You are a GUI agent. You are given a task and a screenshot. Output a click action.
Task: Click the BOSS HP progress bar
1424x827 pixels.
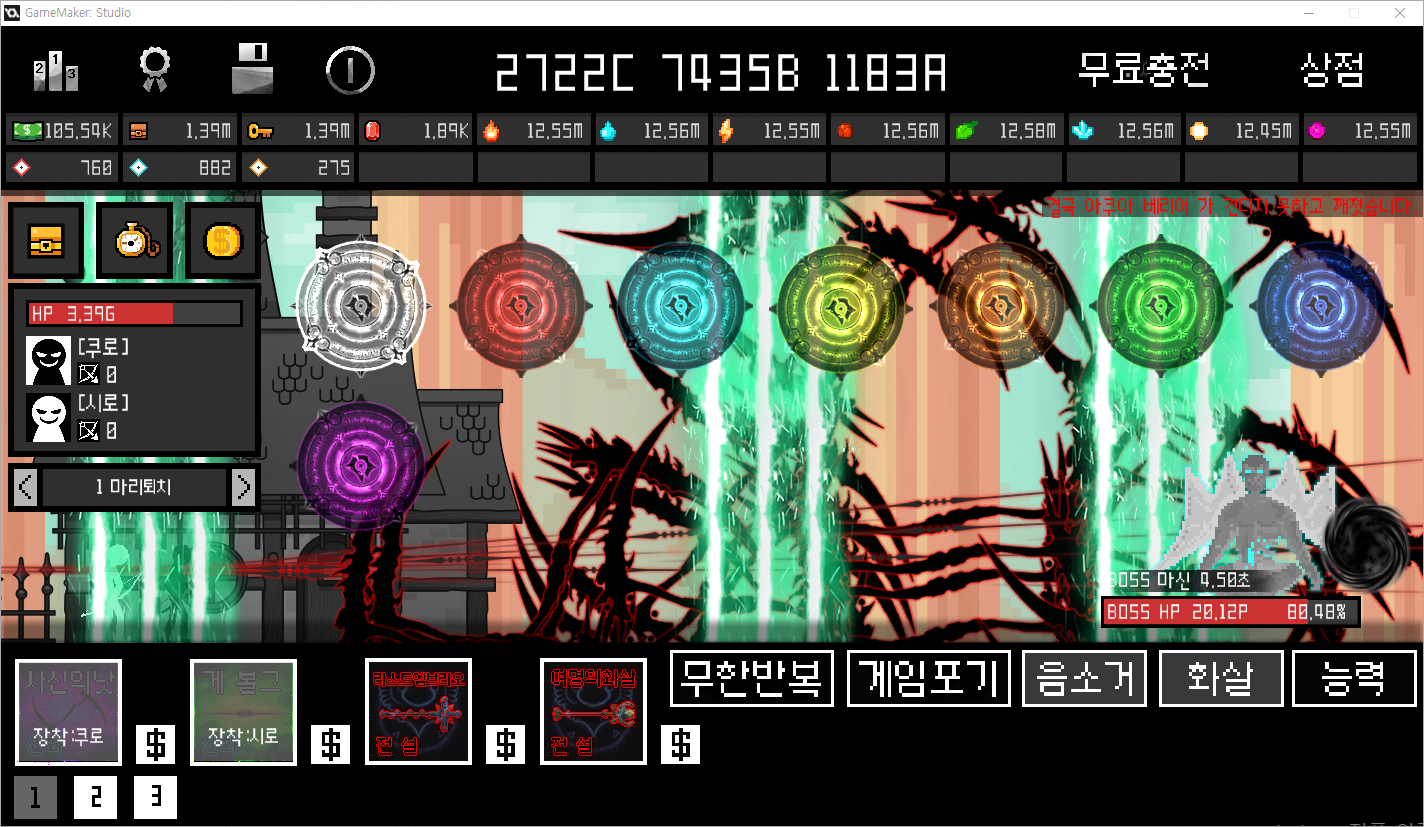[x=1230, y=611]
